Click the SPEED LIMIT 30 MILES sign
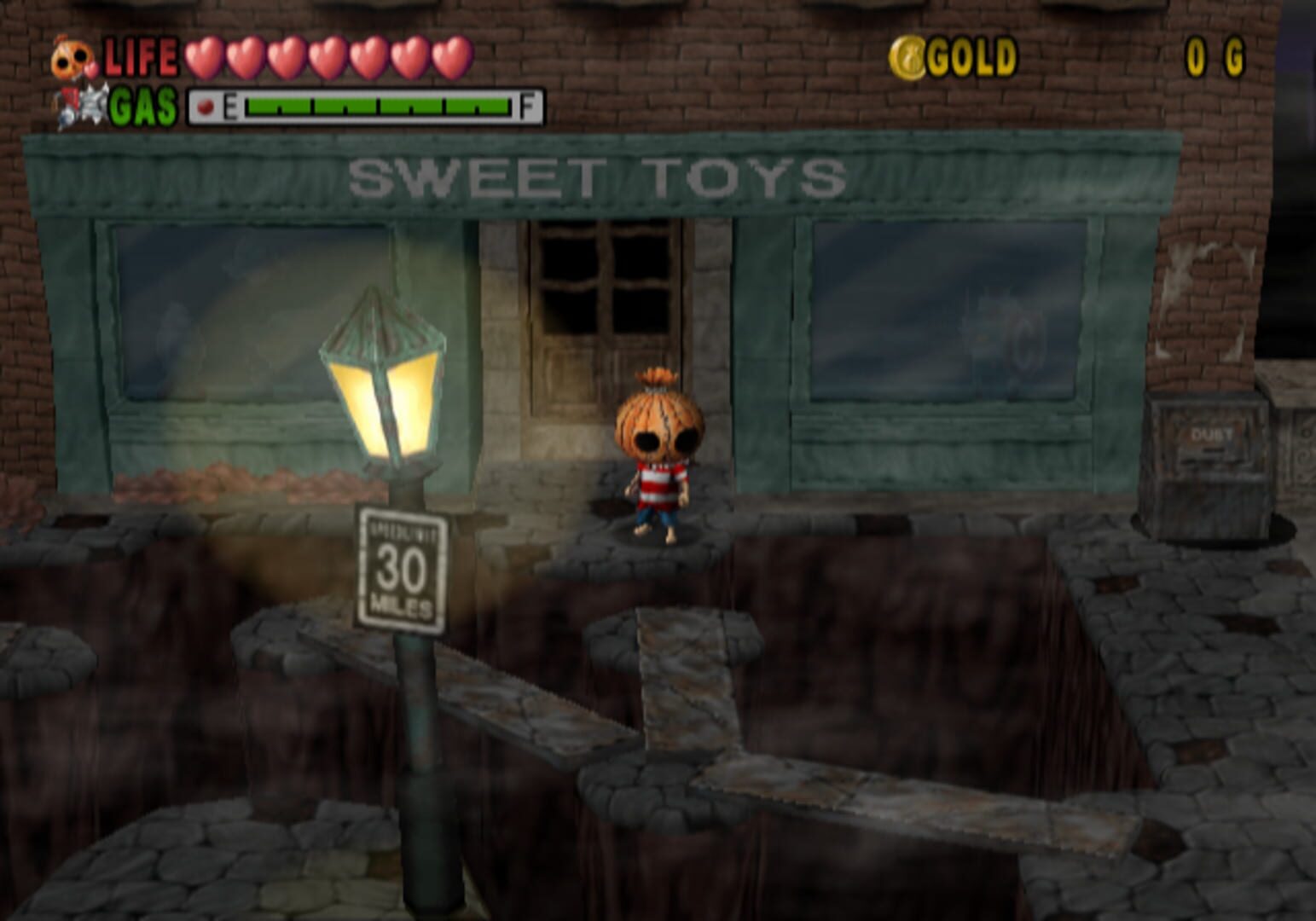Image resolution: width=1316 pixels, height=921 pixels. 403,567
